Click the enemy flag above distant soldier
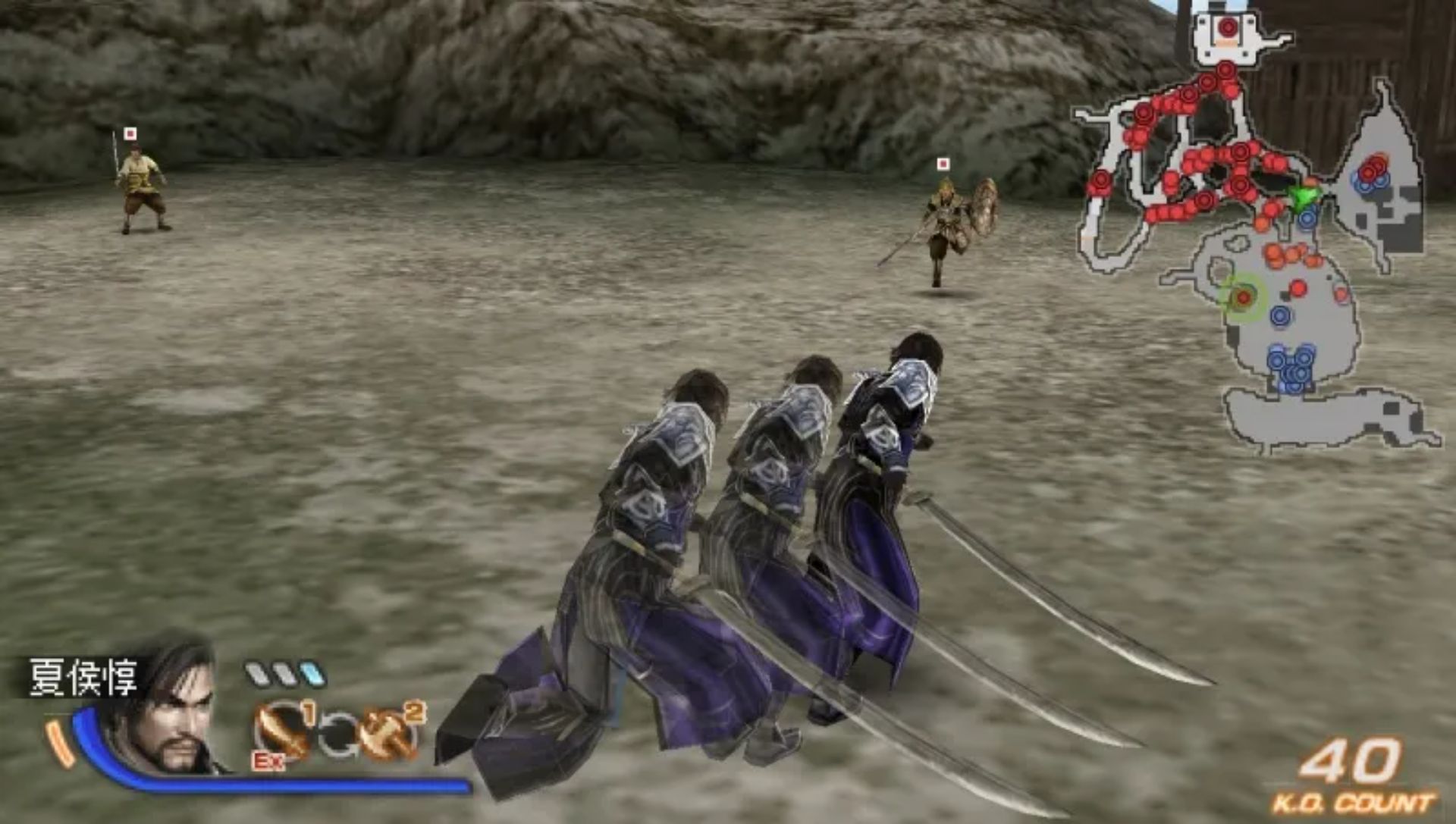 pyautogui.click(x=130, y=133)
